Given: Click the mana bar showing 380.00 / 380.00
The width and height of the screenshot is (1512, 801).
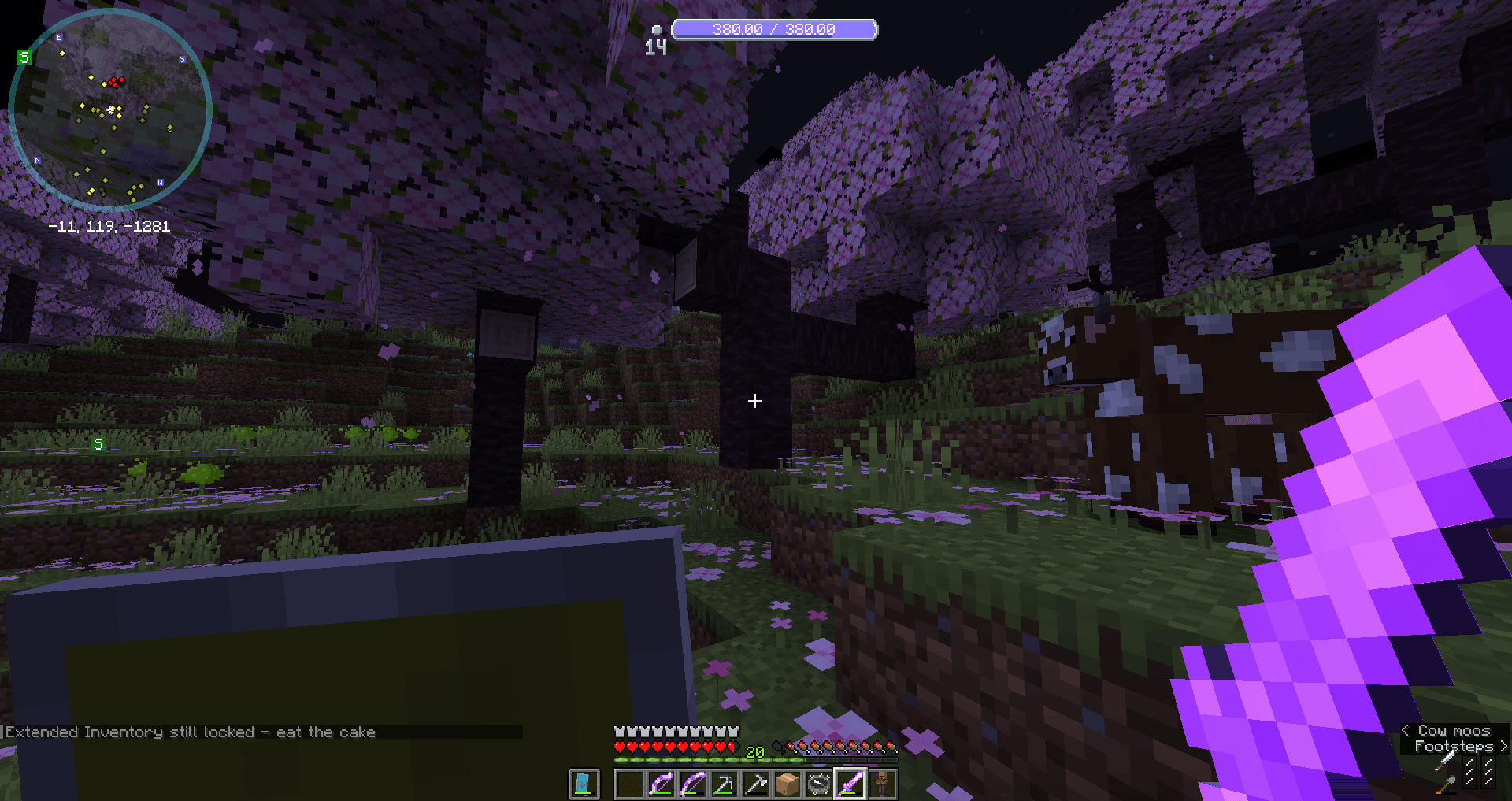Looking at the screenshot, I should click(775, 30).
